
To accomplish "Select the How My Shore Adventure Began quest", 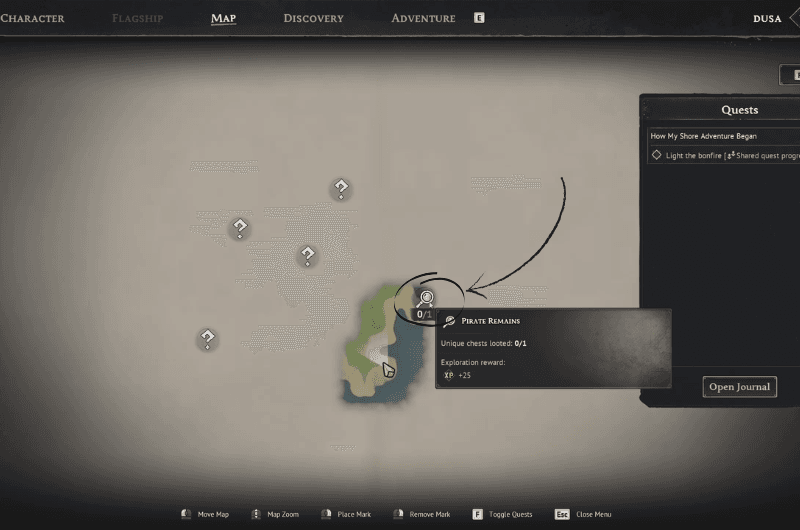I will (704, 136).
